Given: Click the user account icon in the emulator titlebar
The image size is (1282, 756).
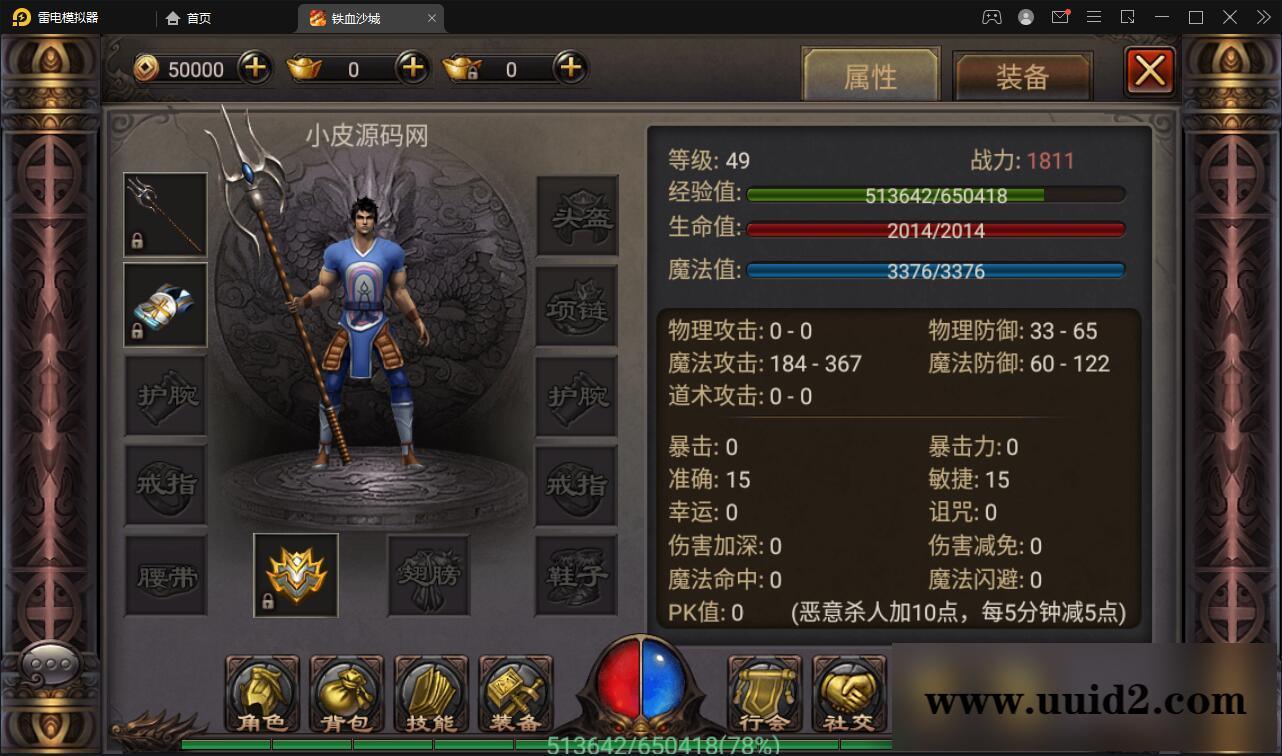Looking at the screenshot, I should [1024, 17].
